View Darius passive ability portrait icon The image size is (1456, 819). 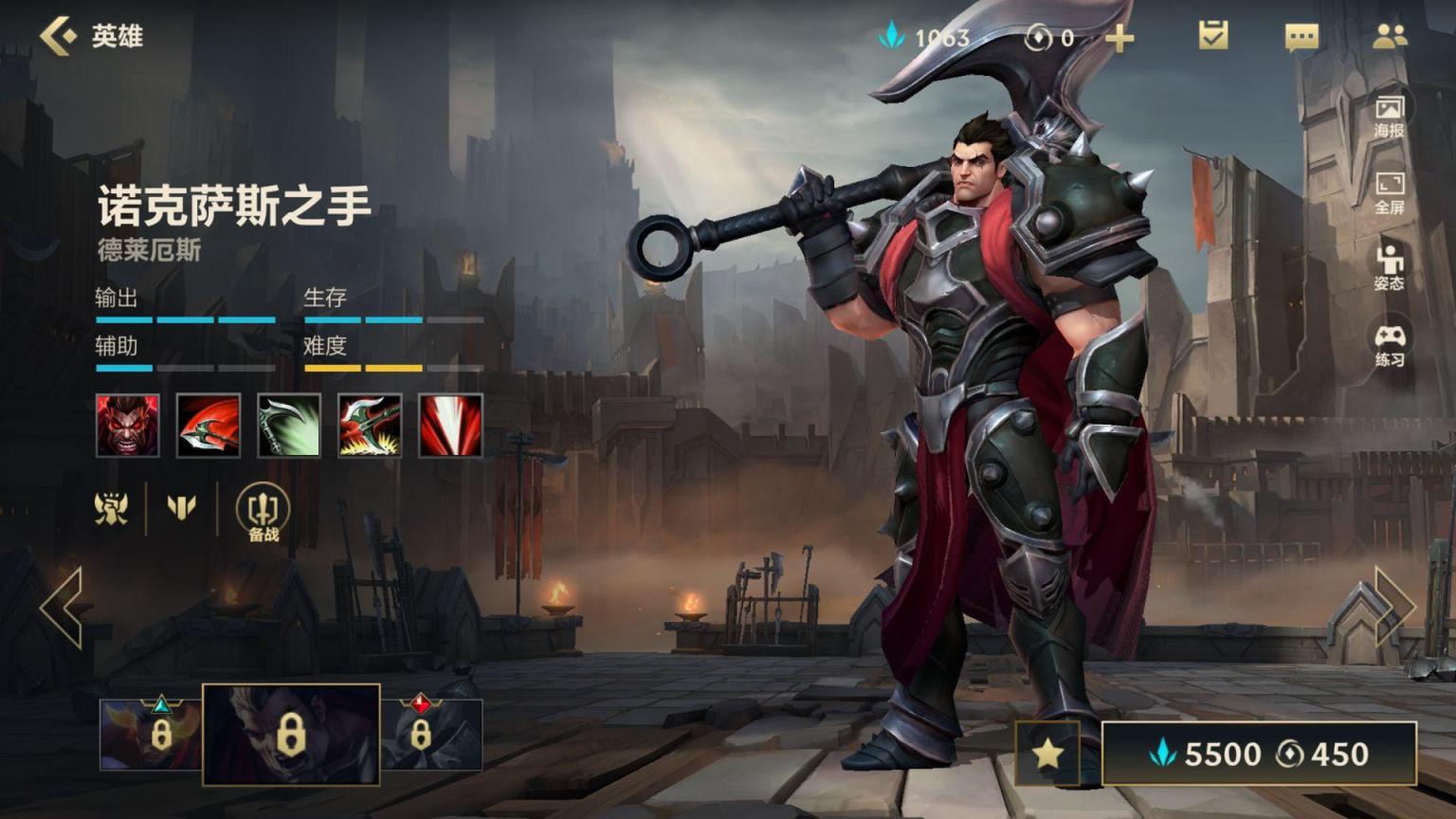[128, 426]
